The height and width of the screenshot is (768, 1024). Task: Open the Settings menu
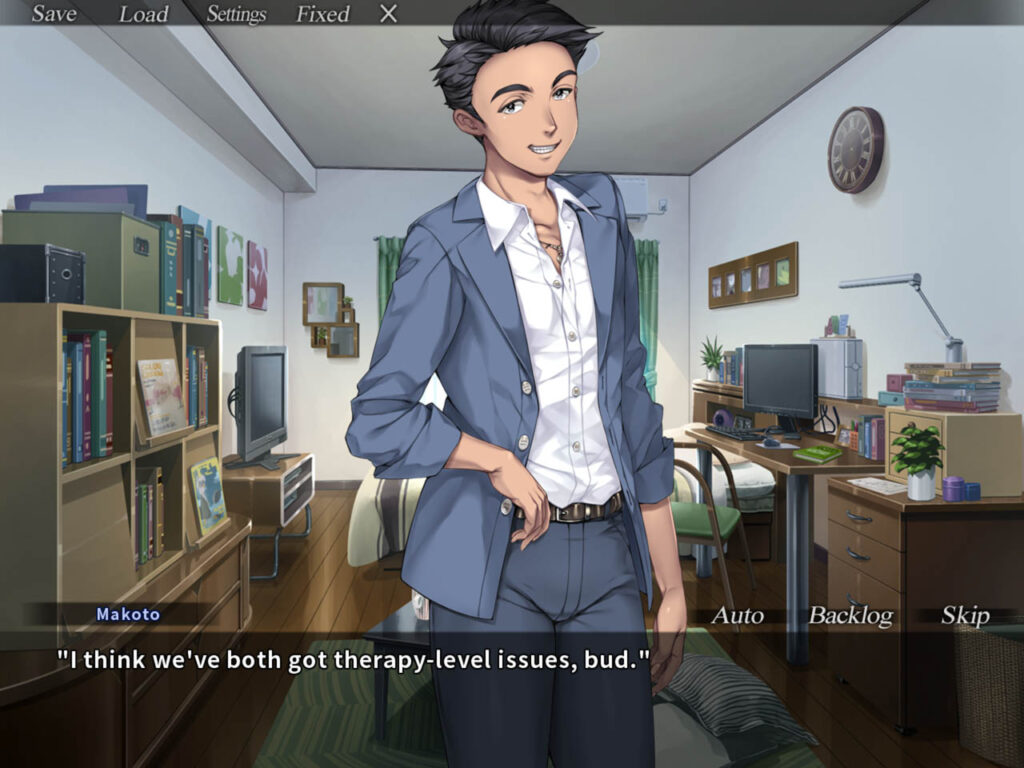click(x=236, y=14)
